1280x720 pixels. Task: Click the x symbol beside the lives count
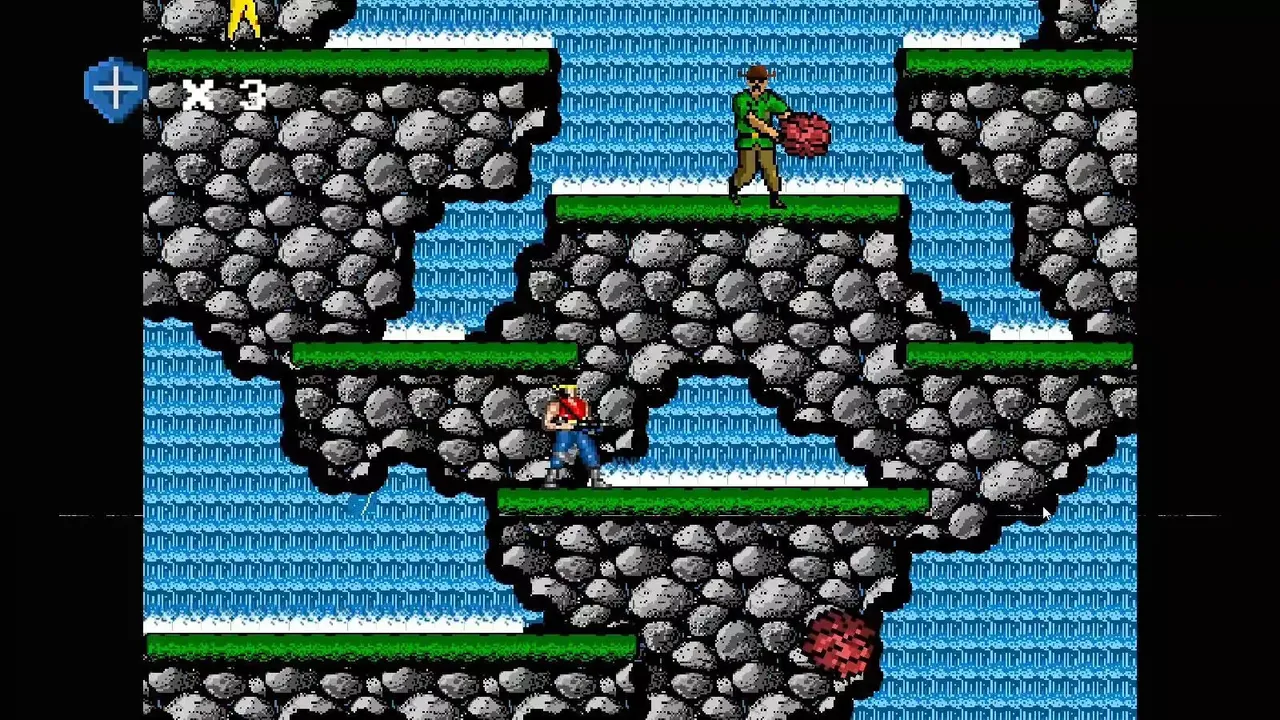(x=198, y=95)
